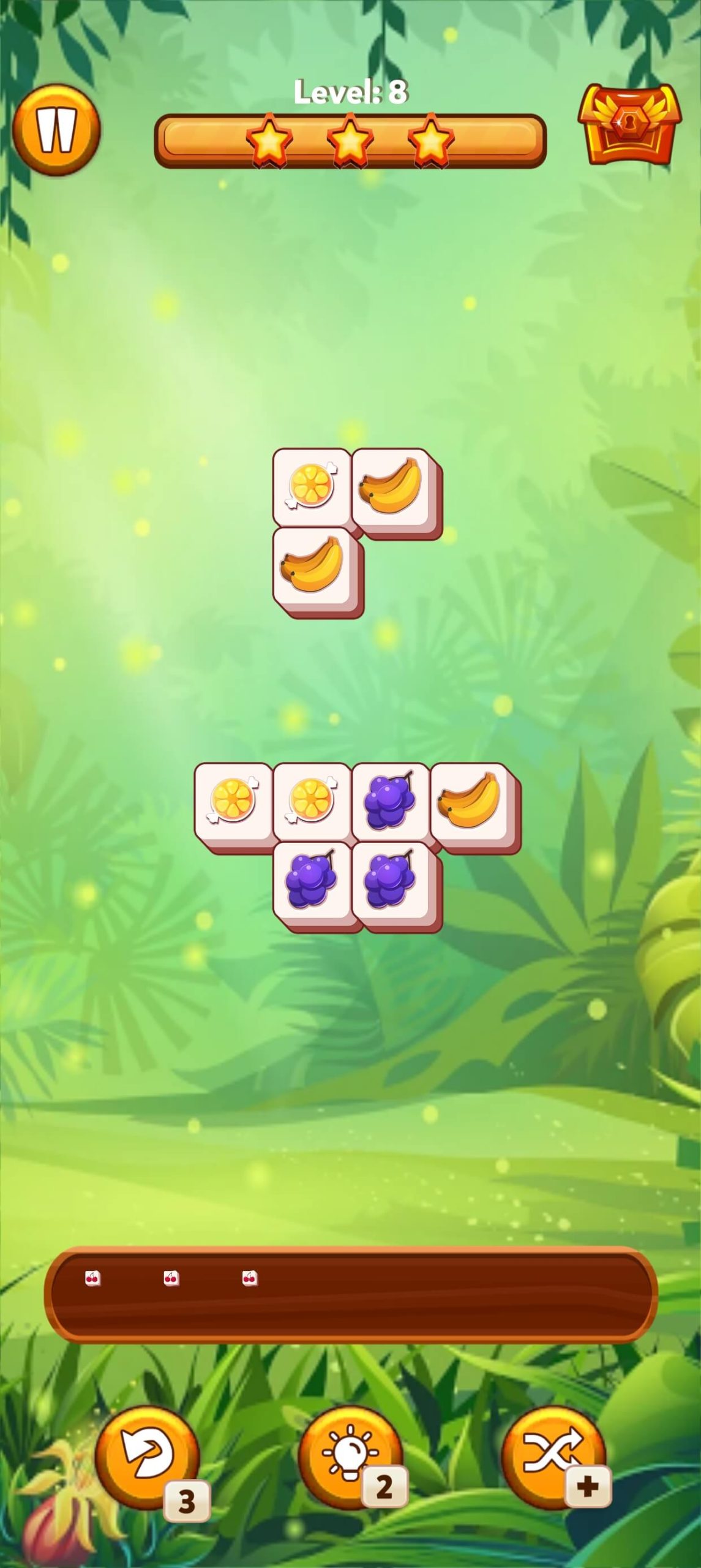Pause the game with the orange button

pos(56,130)
